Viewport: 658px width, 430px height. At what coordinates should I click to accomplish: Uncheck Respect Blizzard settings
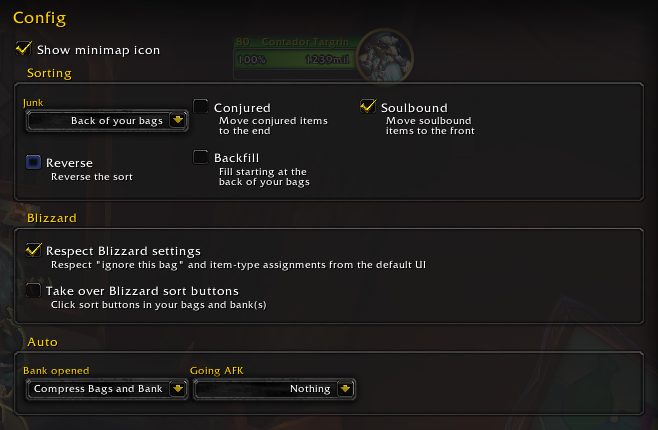pyautogui.click(x=33, y=250)
